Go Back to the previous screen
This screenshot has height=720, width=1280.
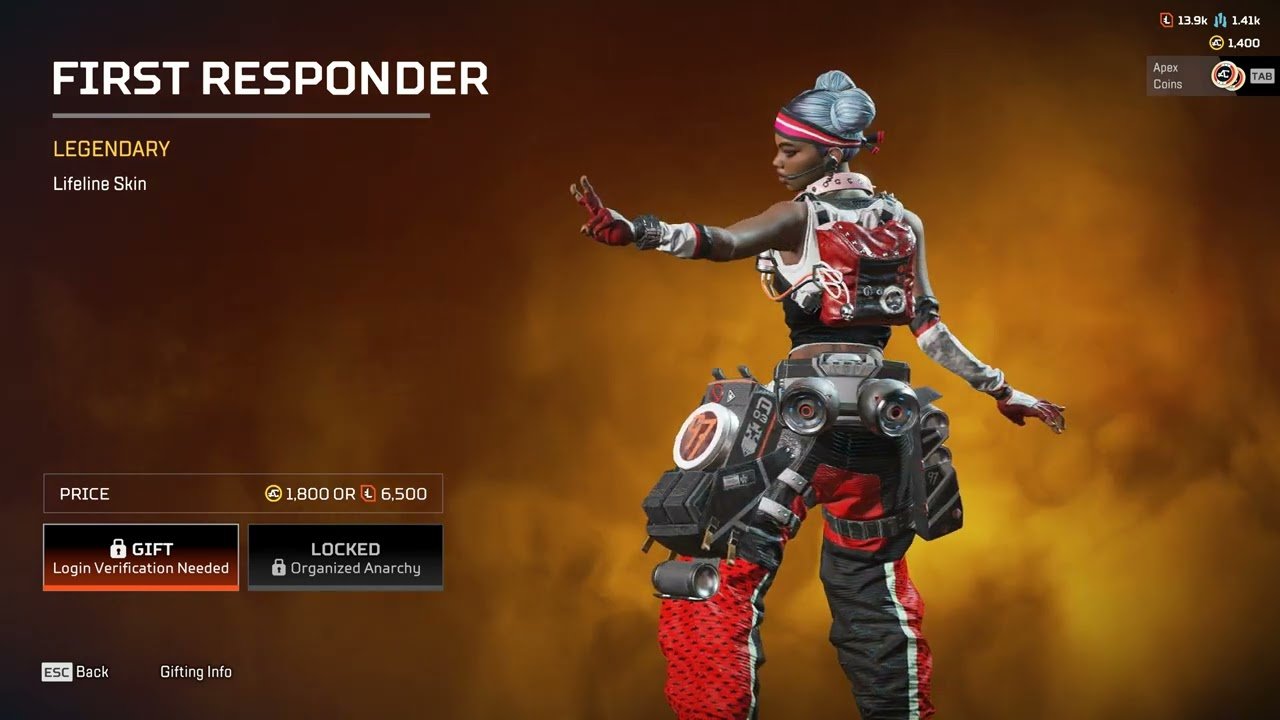[x=76, y=672]
